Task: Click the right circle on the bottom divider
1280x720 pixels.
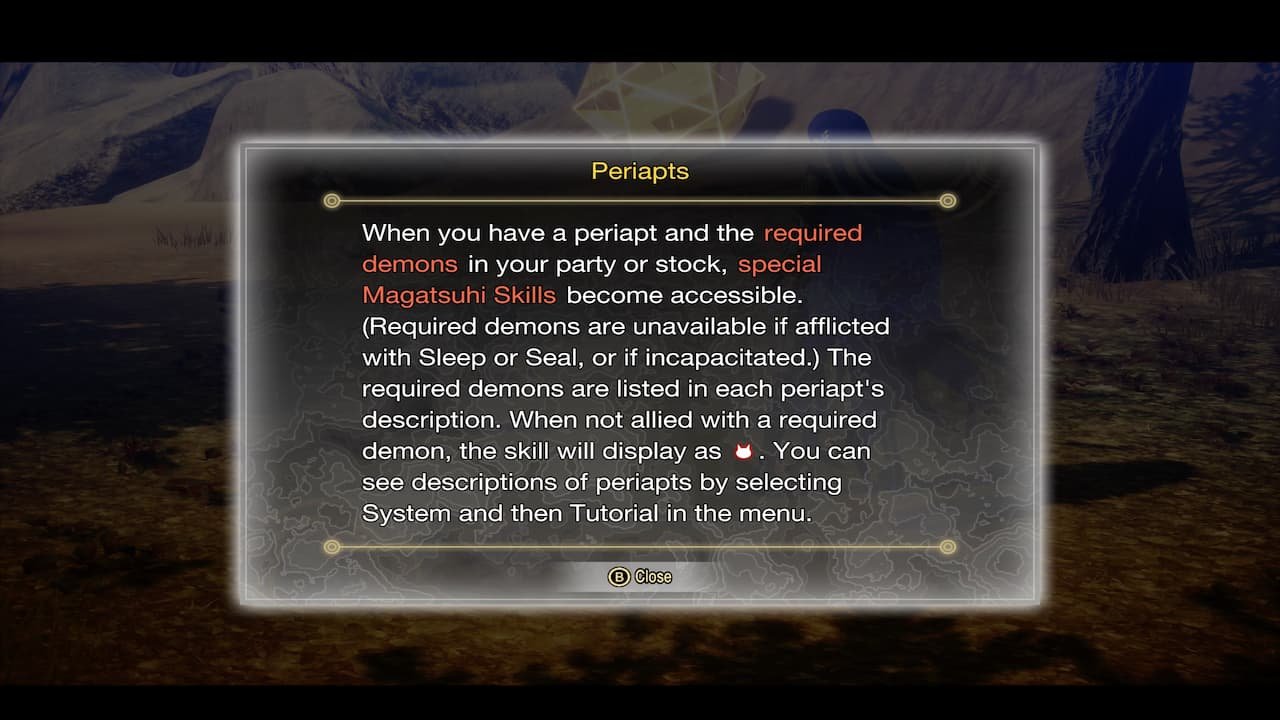Action: pyautogui.click(x=947, y=547)
